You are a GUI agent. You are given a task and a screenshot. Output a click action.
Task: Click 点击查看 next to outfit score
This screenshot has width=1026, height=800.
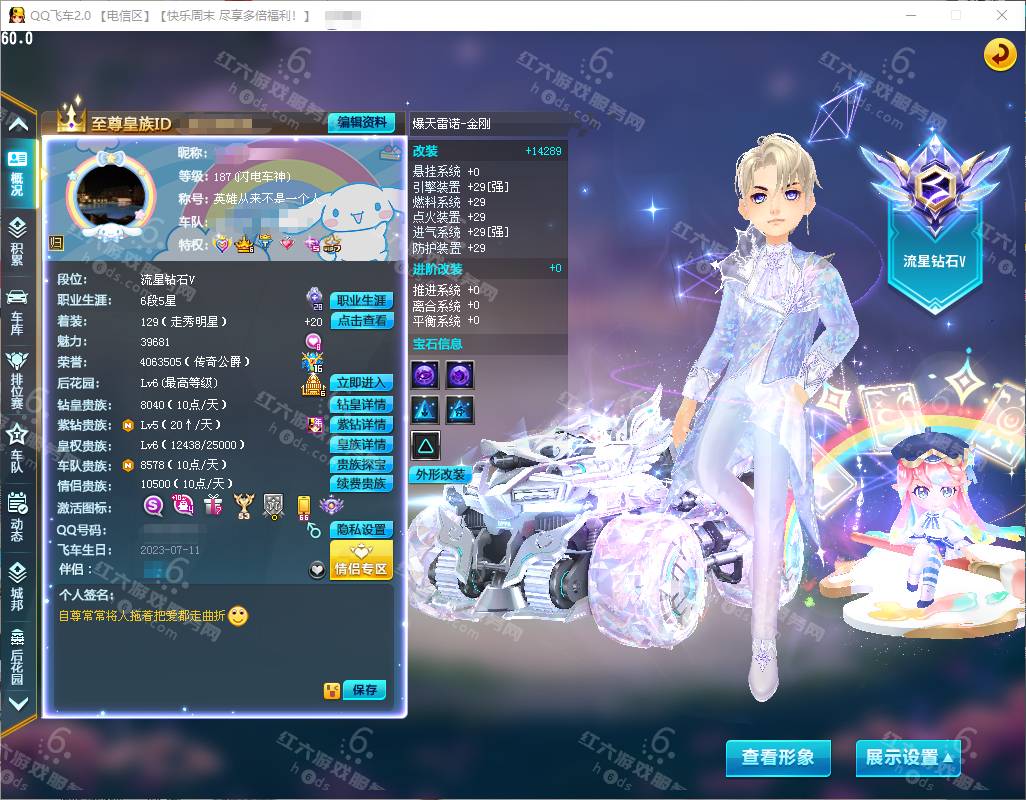pyautogui.click(x=361, y=321)
